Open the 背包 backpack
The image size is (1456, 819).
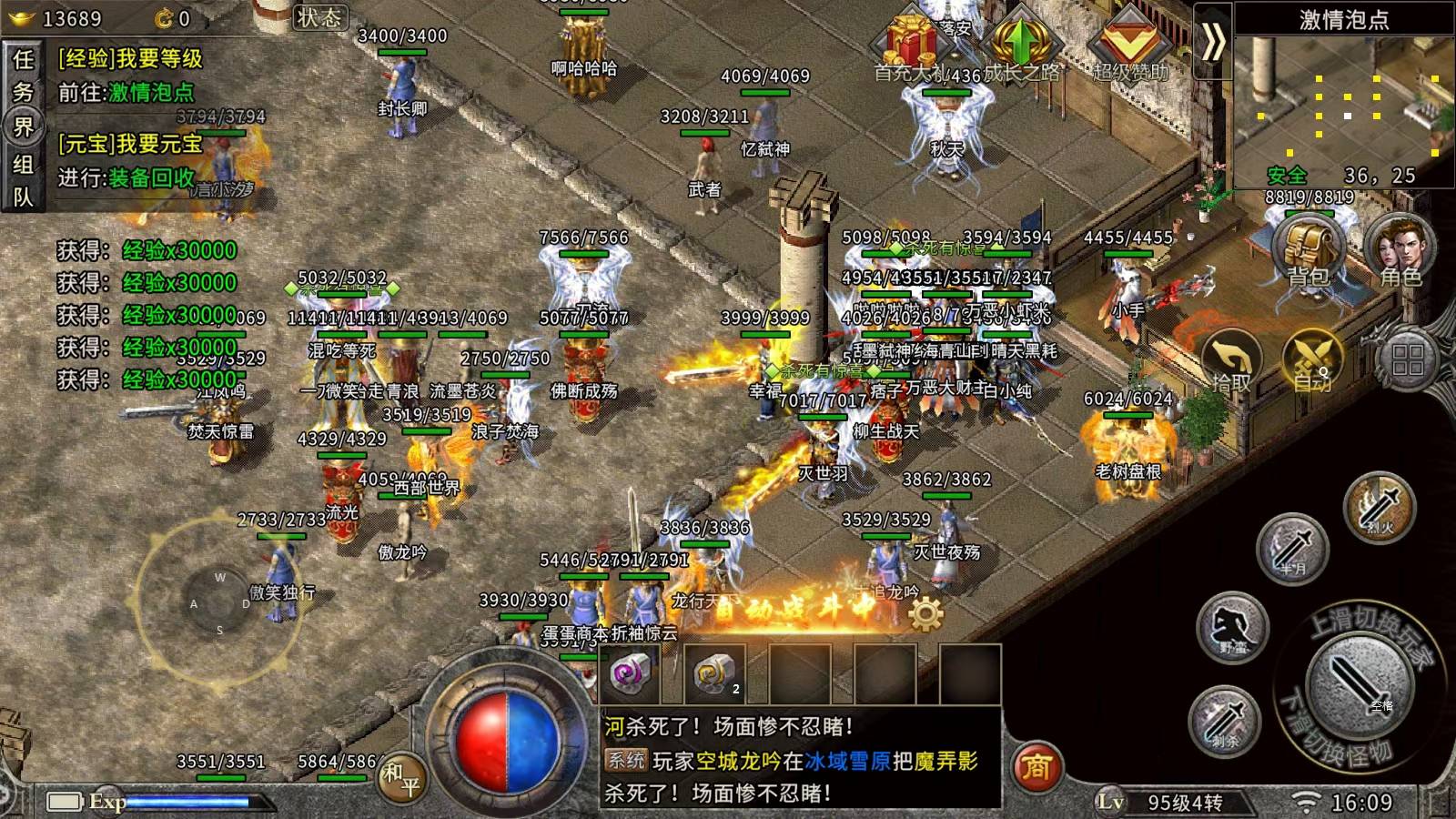(1309, 249)
